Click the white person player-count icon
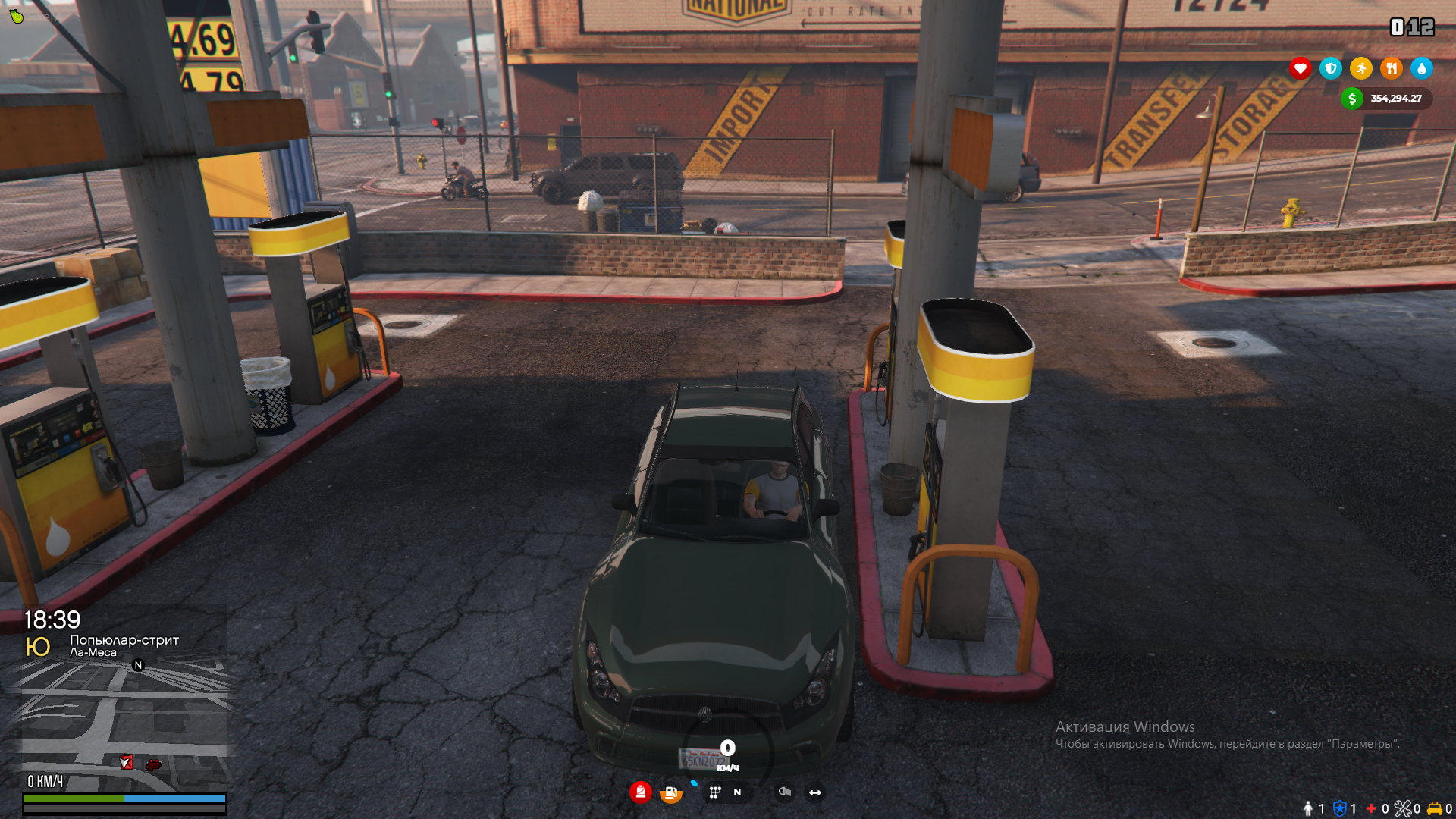 pos(1308,808)
